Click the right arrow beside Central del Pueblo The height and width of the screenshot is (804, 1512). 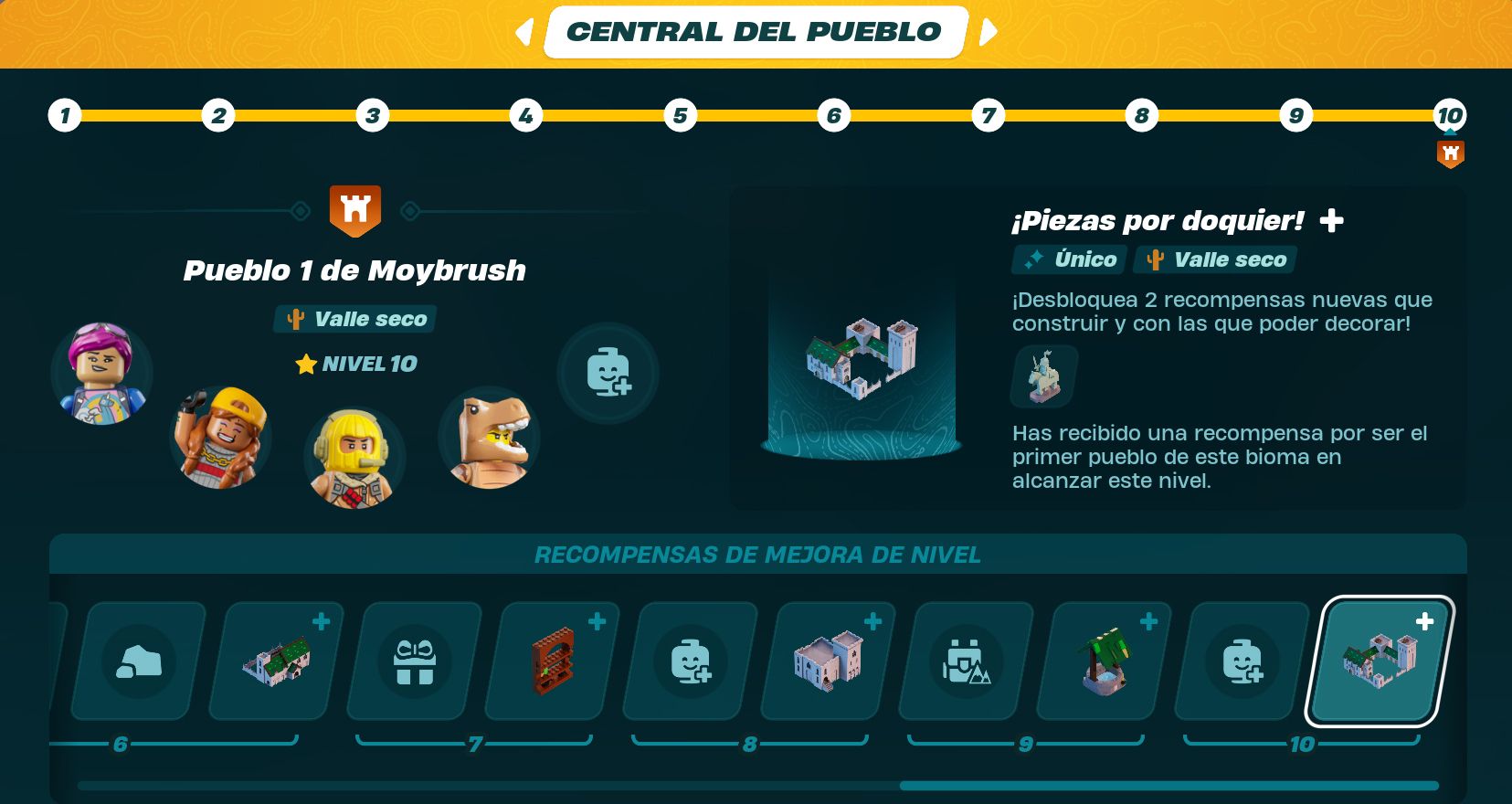pos(989,30)
